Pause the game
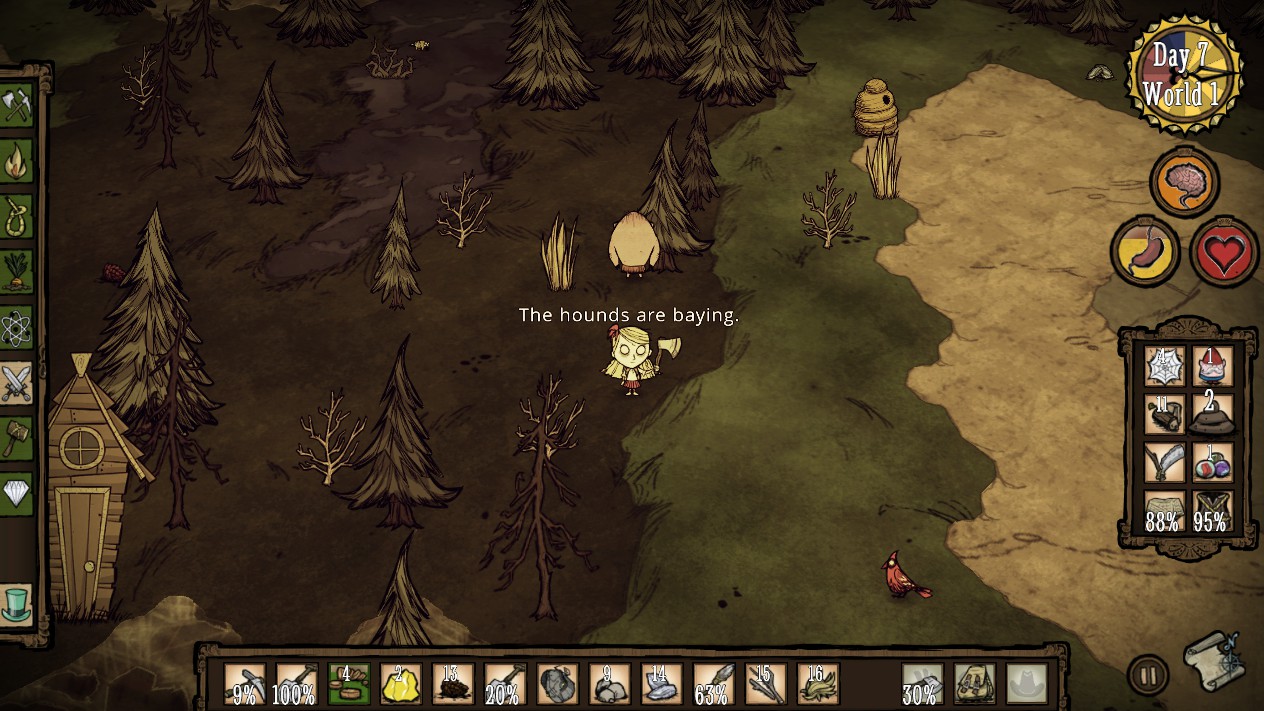 click(1148, 675)
